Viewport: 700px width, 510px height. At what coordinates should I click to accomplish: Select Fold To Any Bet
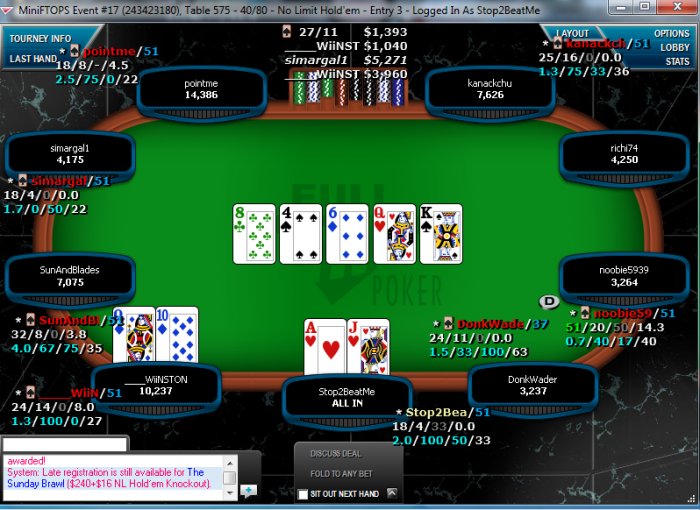click(342, 474)
